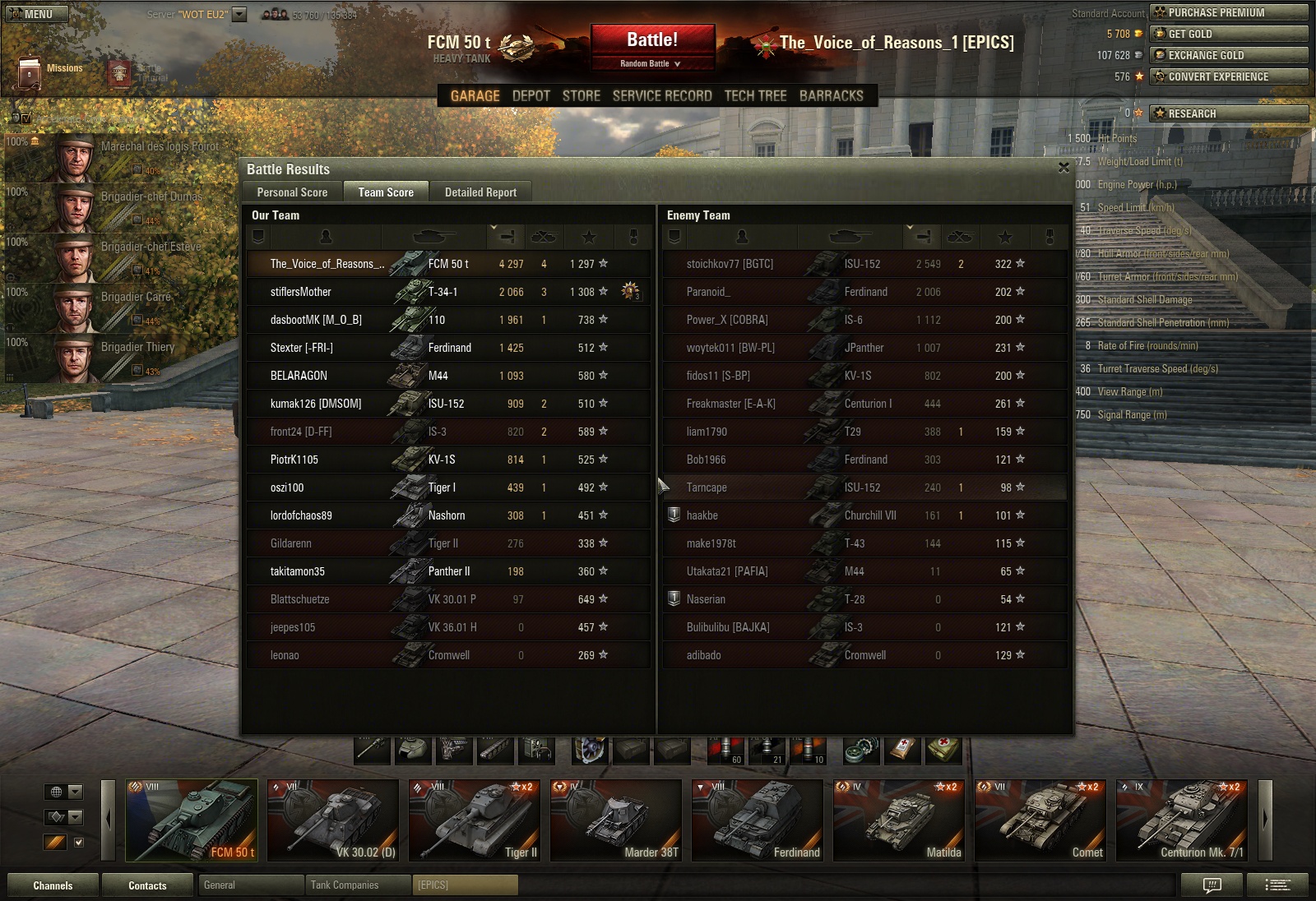The image size is (1316, 901).
Task: Expand the Random Battle mode dropdown
Action: click(x=651, y=63)
